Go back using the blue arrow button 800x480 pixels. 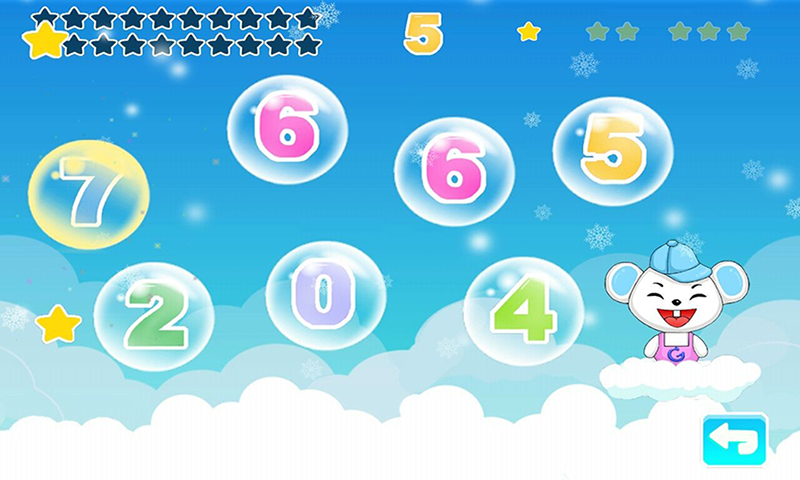coord(734,440)
